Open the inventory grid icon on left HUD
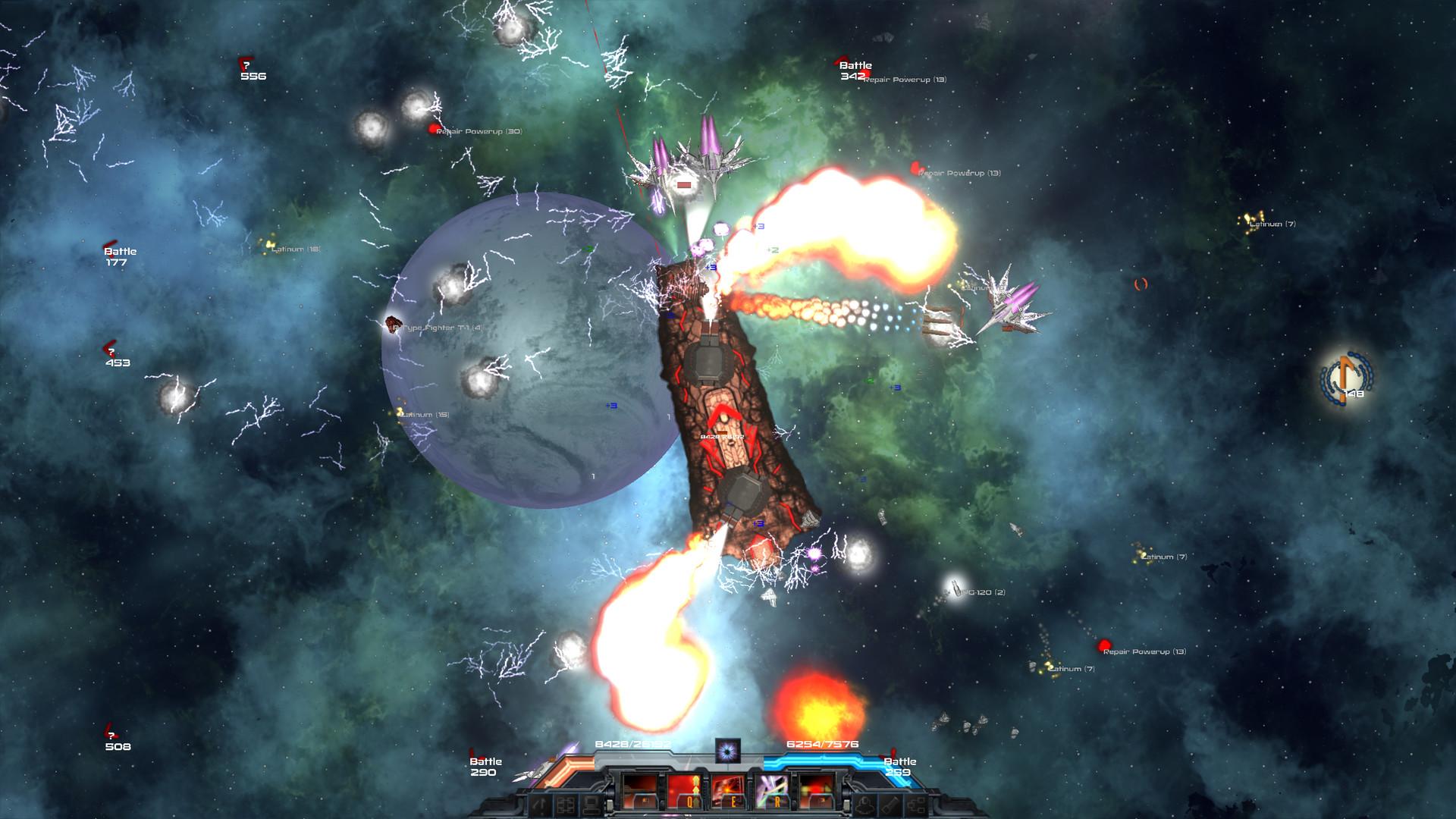Viewport: 1456px width, 819px height. tap(566, 805)
